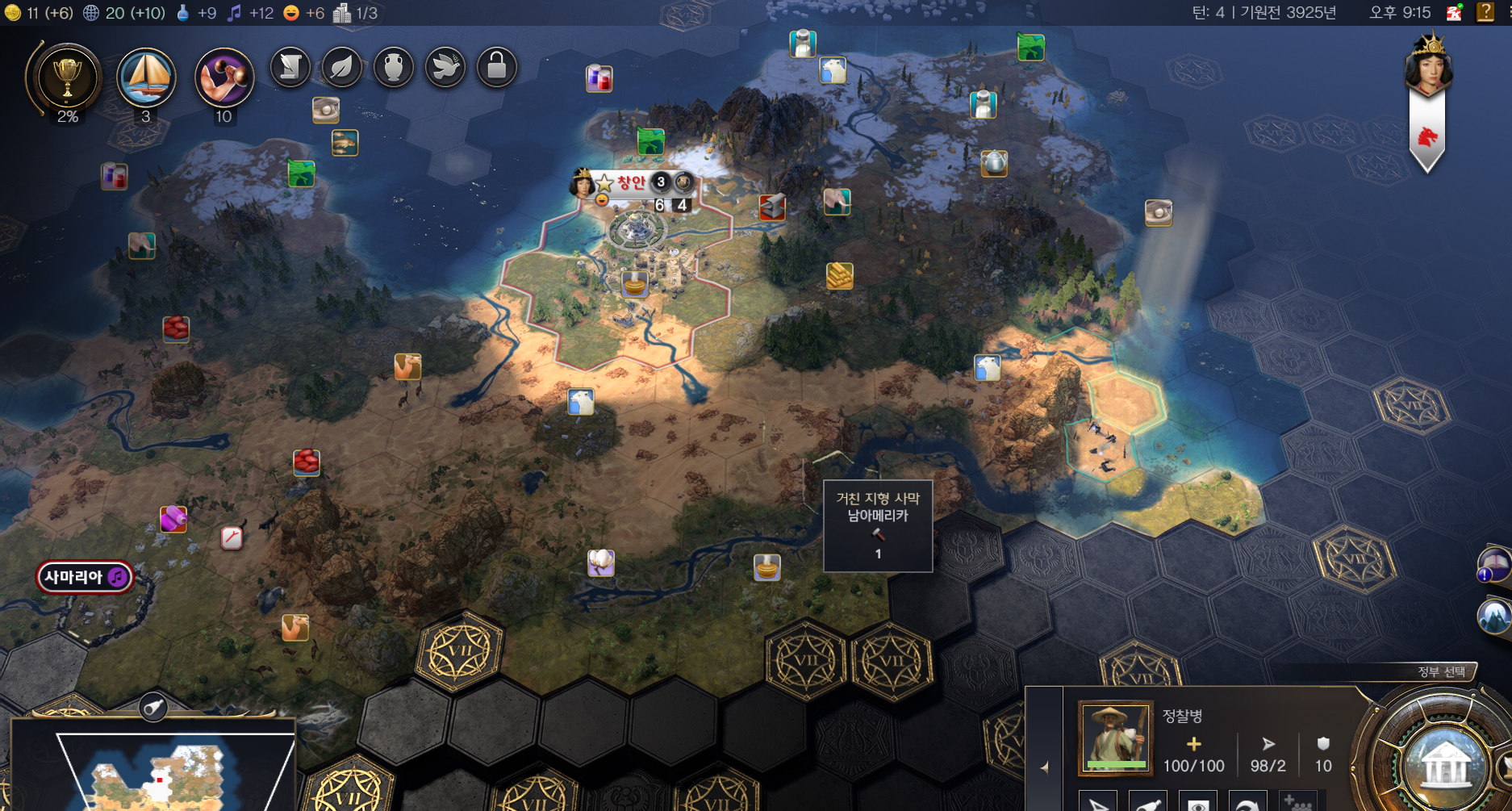Screen dimensions: 1512x811
Task: Open the trophy victory progress panel
Action: [x=67, y=78]
